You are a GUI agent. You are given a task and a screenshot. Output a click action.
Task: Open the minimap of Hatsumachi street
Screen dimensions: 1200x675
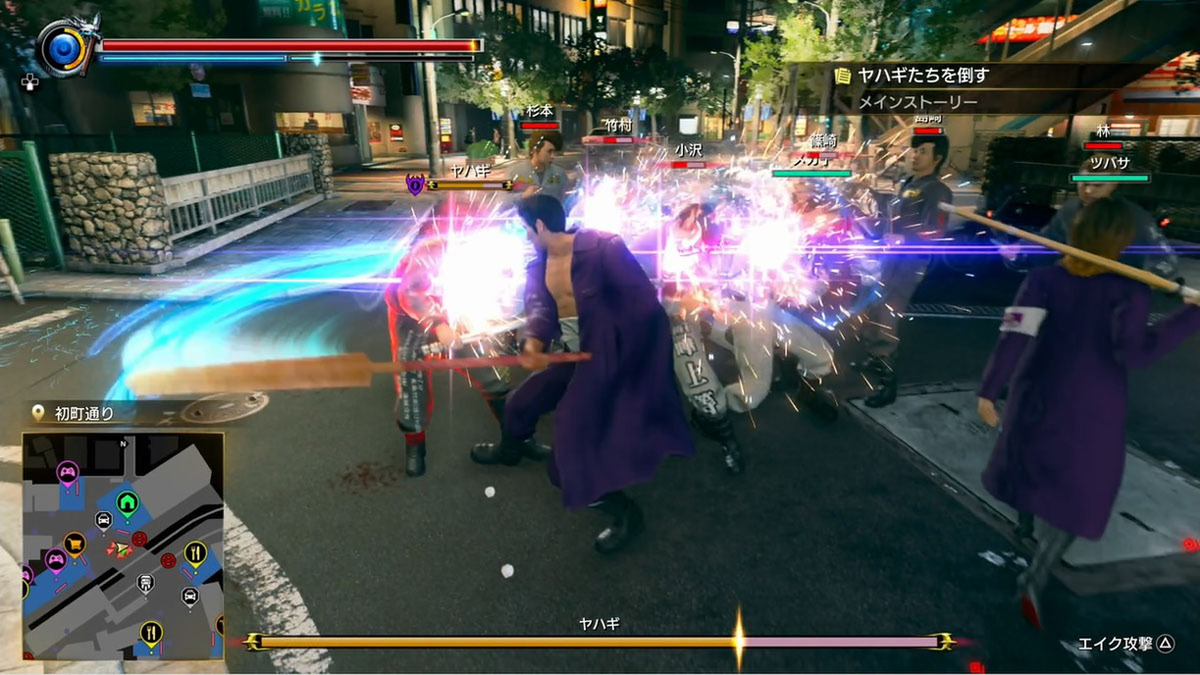(x=122, y=546)
